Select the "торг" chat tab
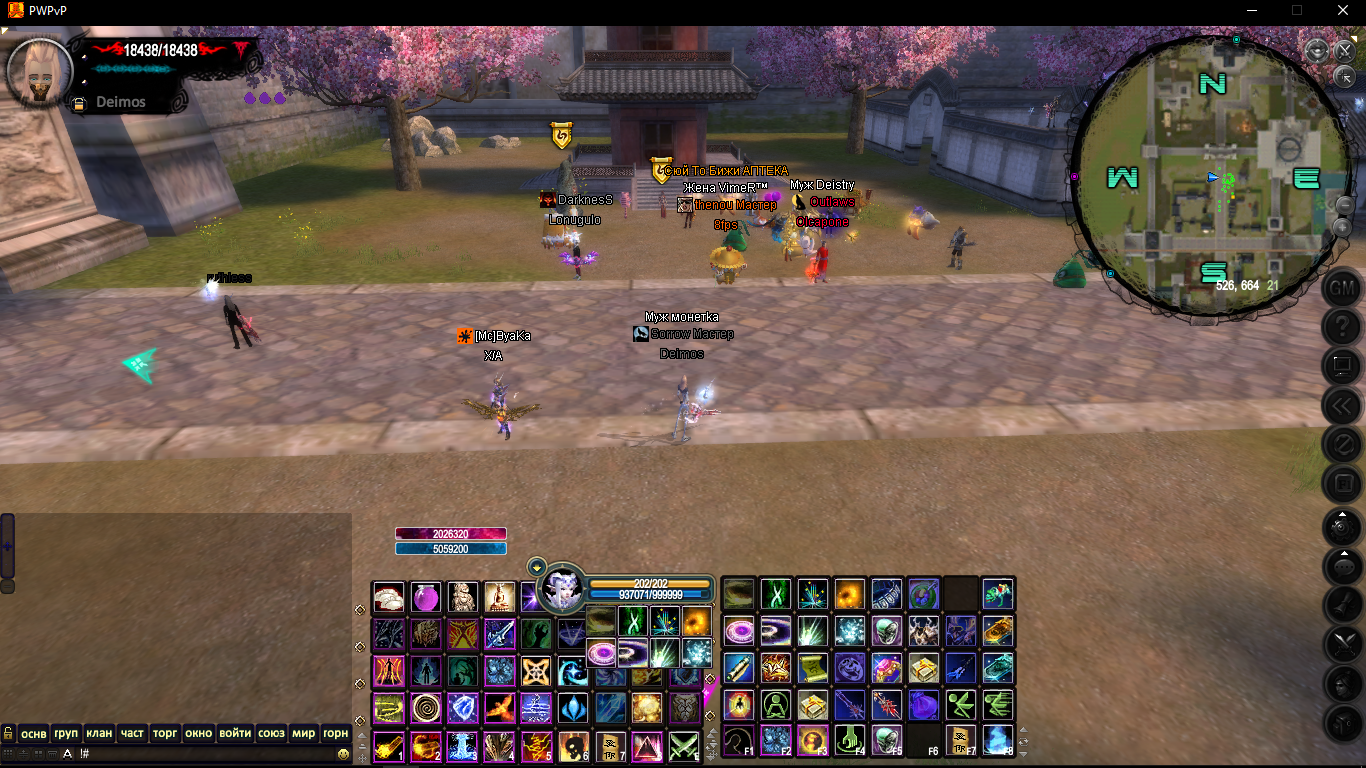 165,733
